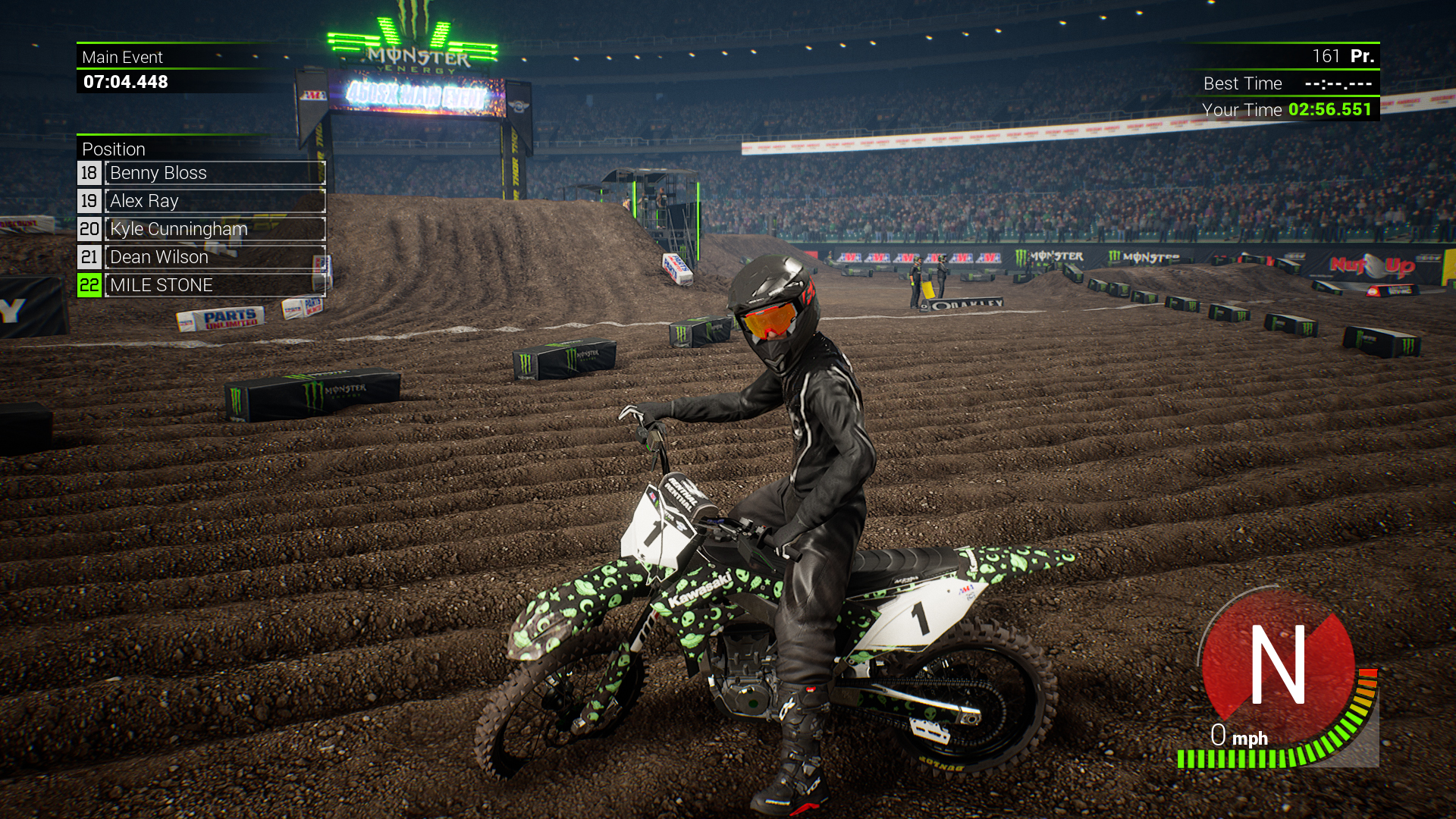Select Dean Wilson in the standings
This screenshot has height=819, width=1456.
point(159,257)
